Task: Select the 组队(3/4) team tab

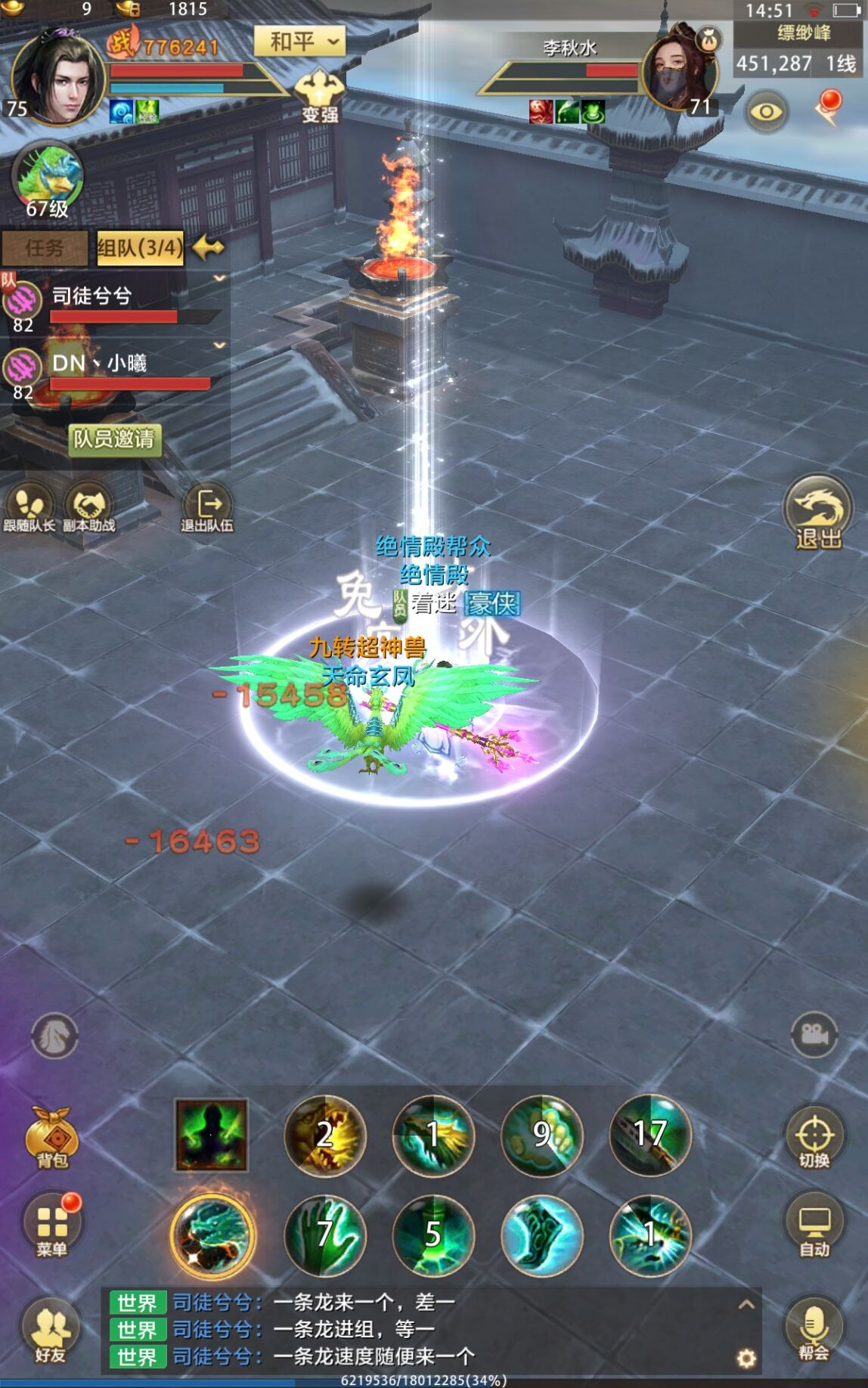Action: (140, 248)
